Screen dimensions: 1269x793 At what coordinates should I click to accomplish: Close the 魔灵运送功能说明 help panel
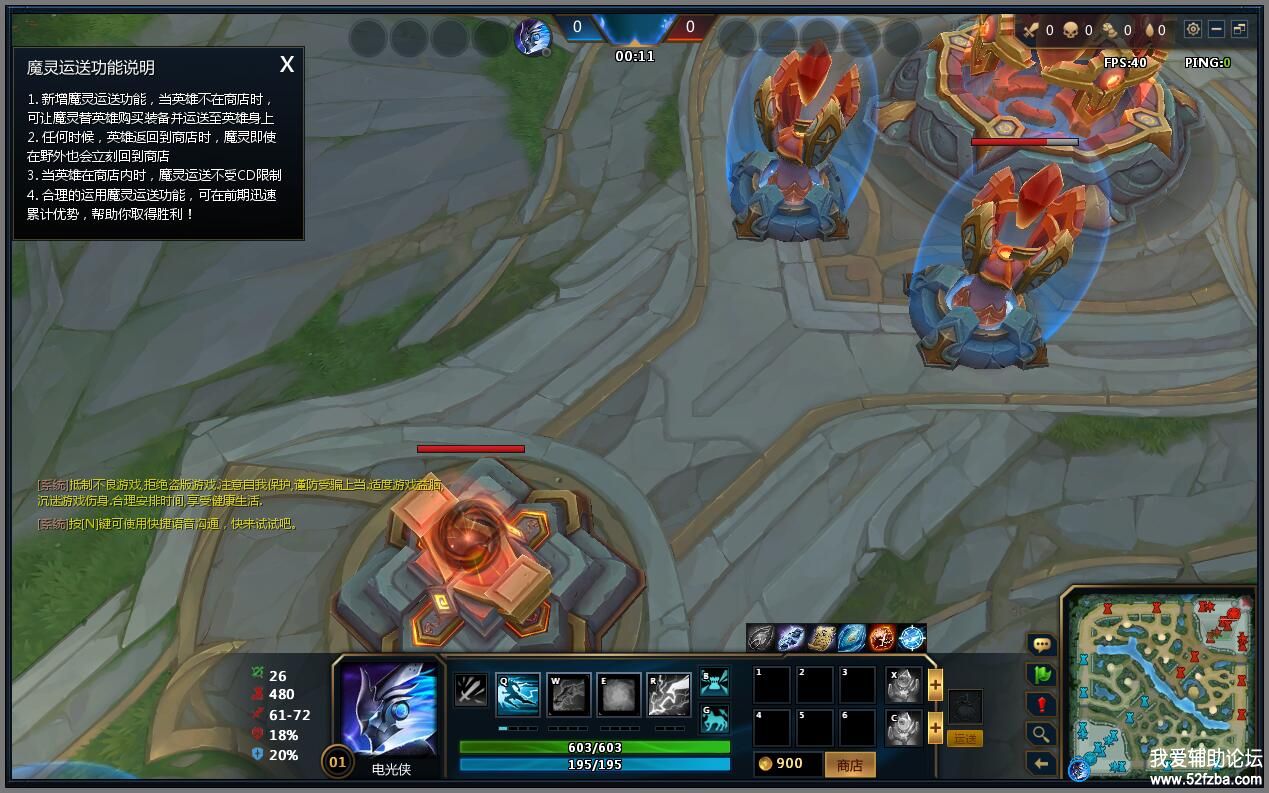[x=287, y=65]
